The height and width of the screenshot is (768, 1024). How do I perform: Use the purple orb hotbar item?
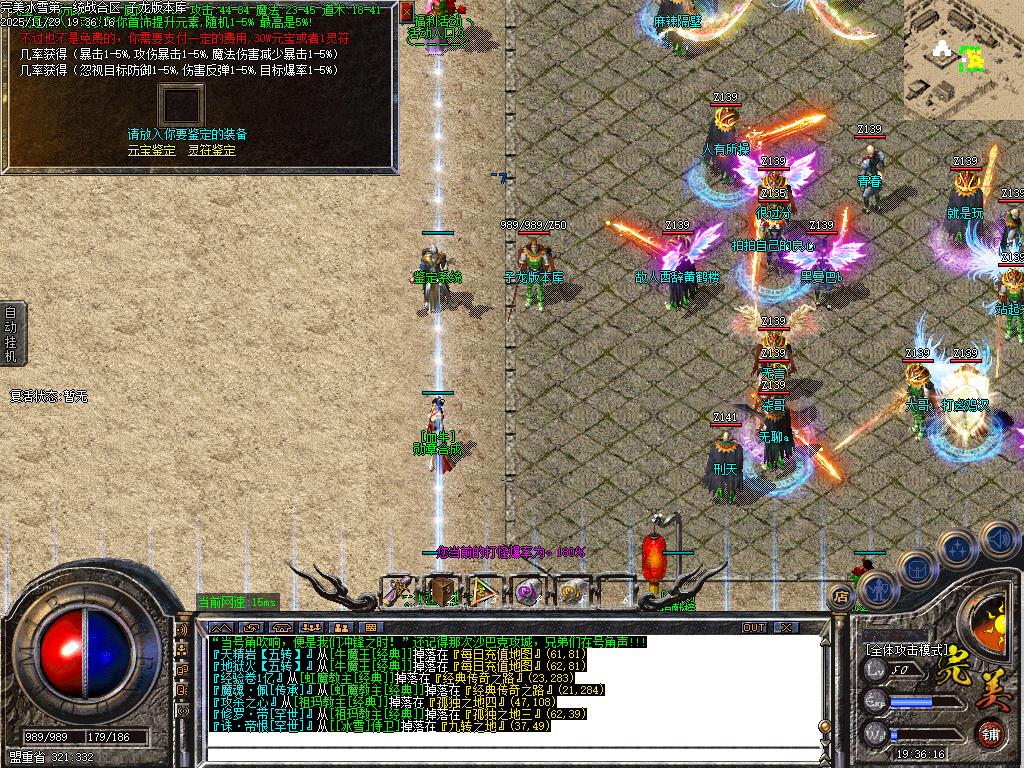point(528,591)
